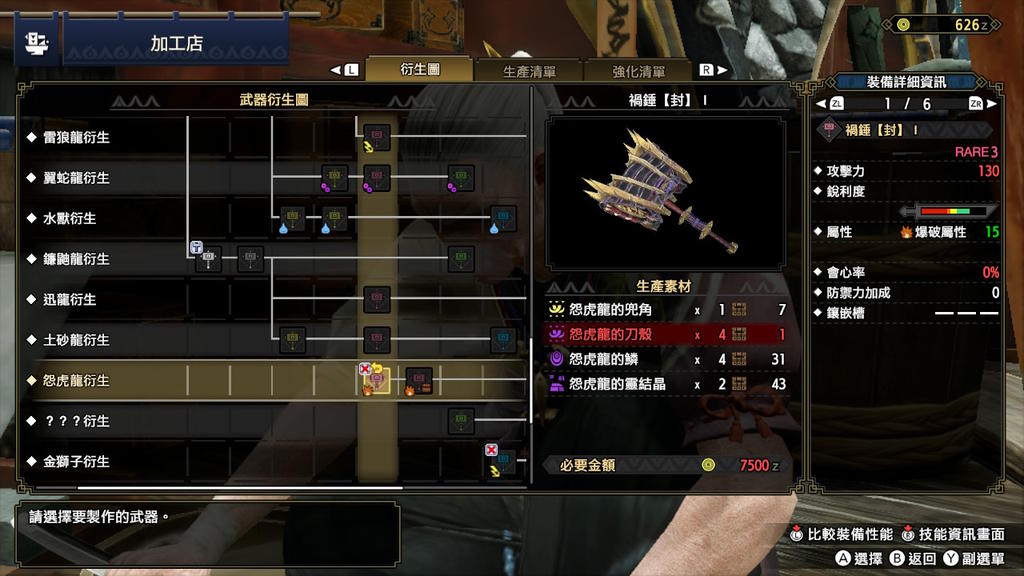Screen dimensions: 1024x576
Task: Select the hammer node in the 迅龍衍生 row
Action: (x=377, y=299)
